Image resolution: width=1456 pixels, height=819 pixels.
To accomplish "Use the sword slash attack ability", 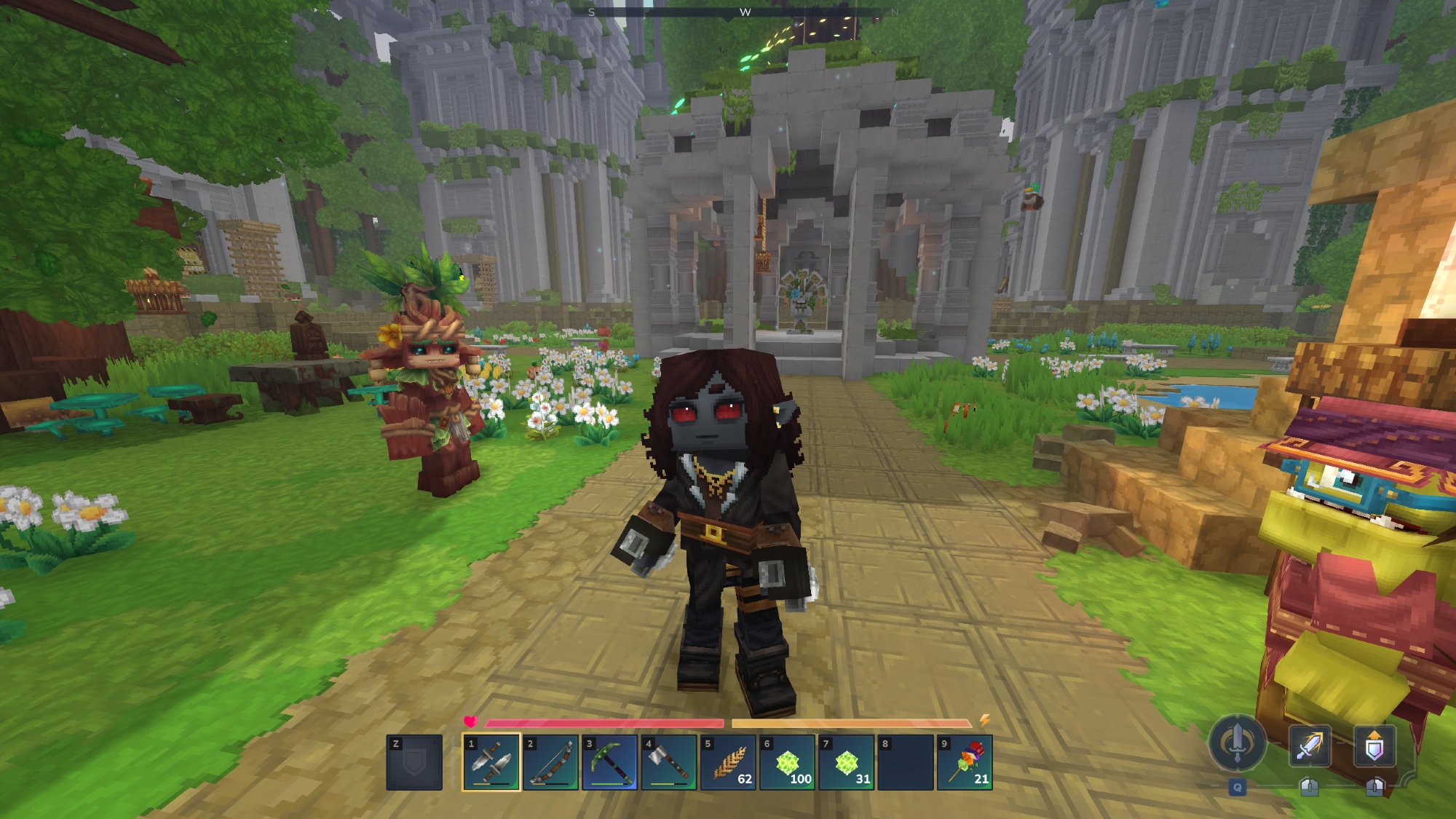I will click(1309, 746).
